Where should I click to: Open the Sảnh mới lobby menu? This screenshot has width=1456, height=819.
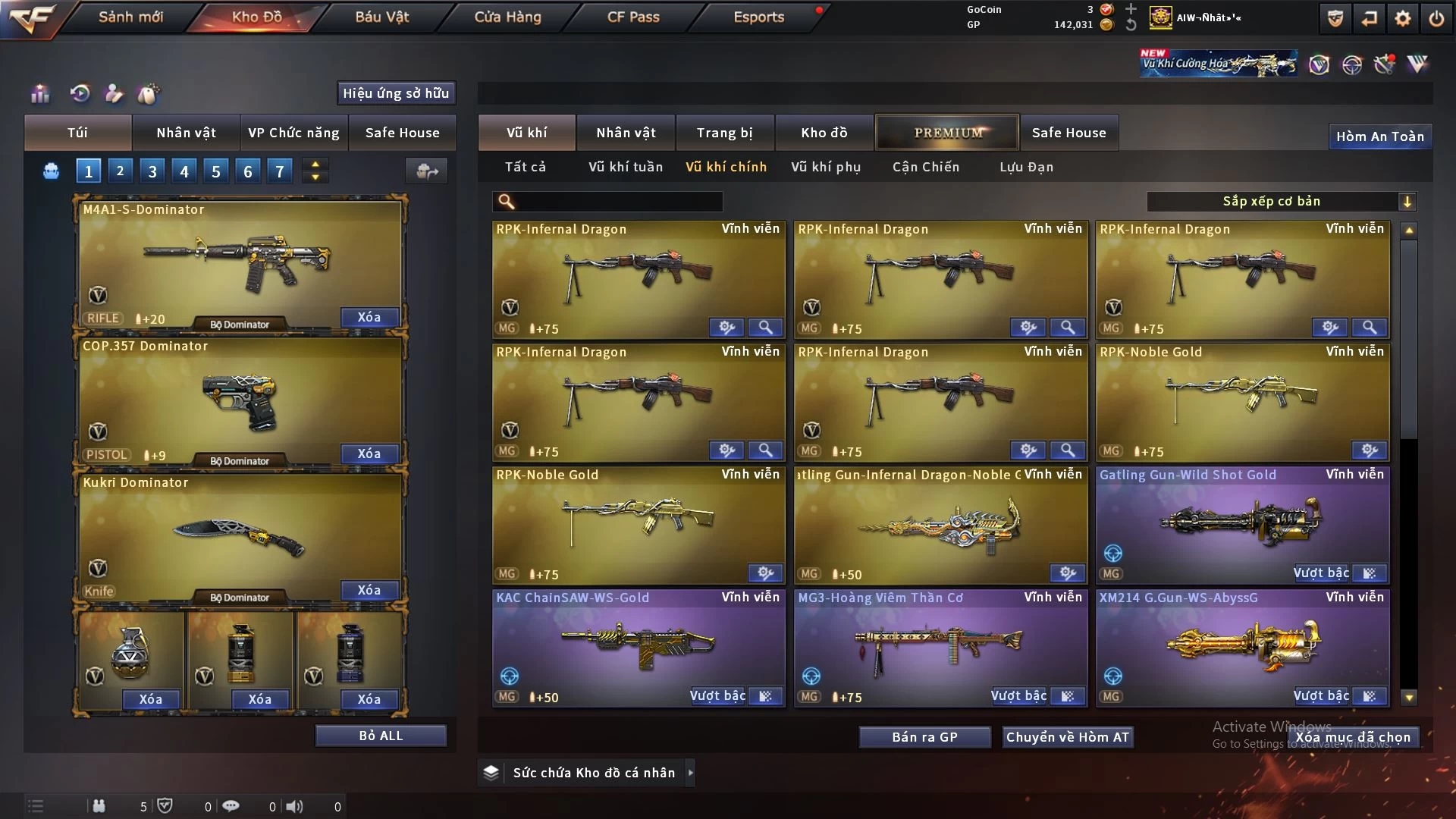pyautogui.click(x=130, y=17)
